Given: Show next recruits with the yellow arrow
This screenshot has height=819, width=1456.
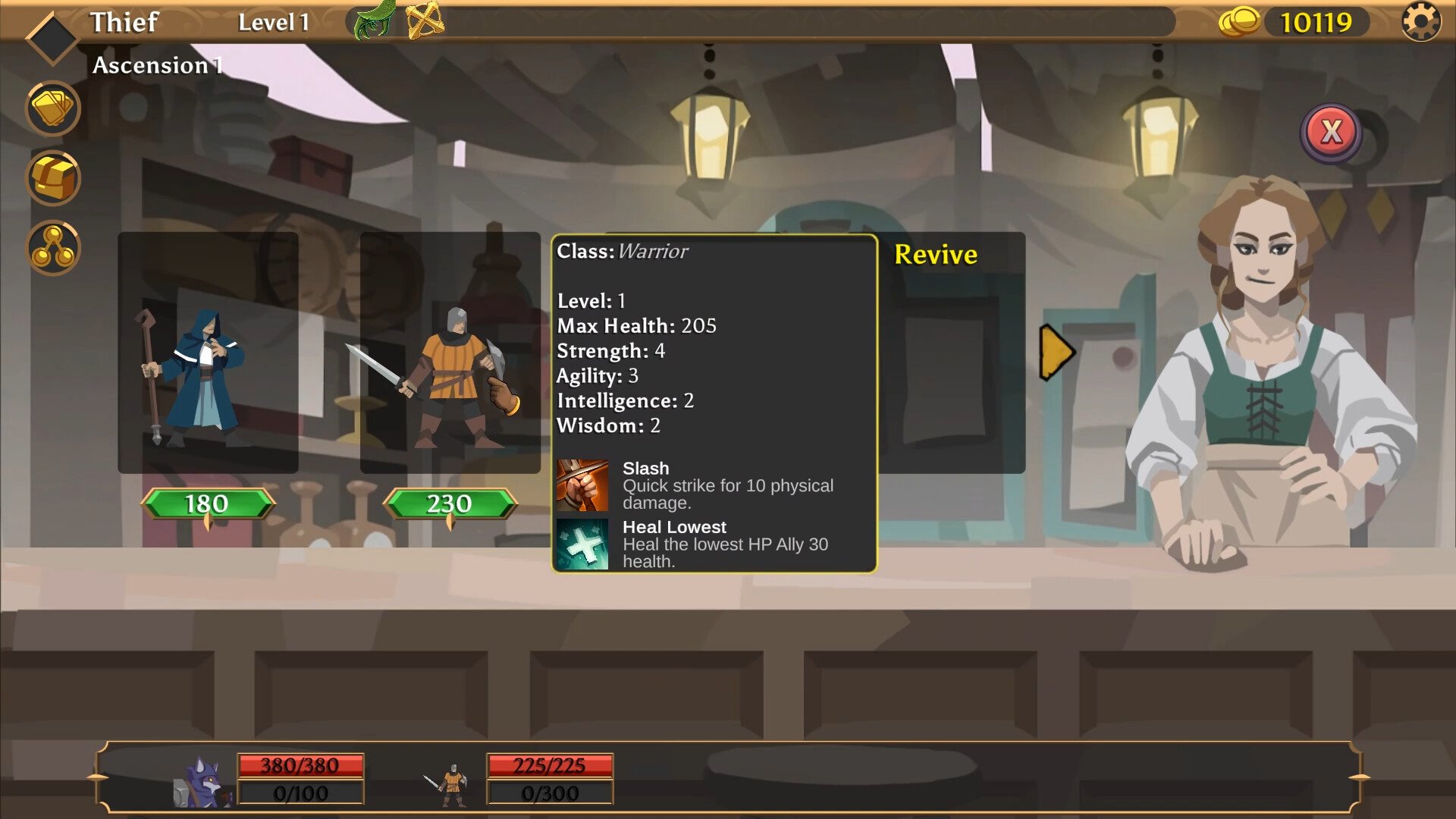Looking at the screenshot, I should point(1056,352).
